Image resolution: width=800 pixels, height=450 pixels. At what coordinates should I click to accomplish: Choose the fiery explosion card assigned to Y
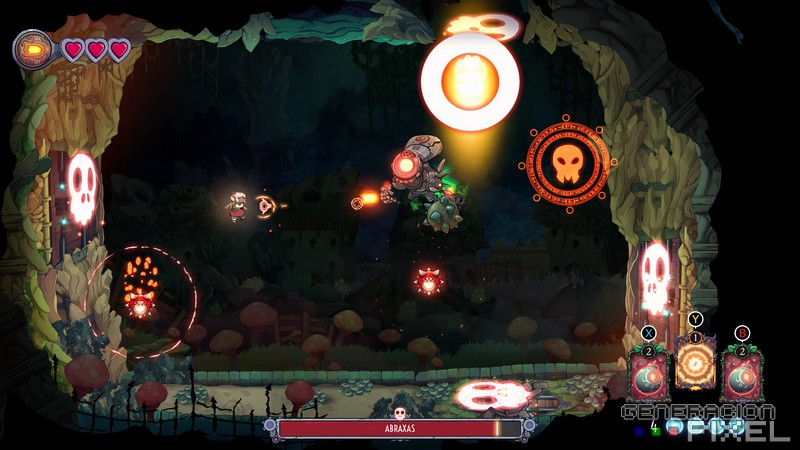click(x=694, y=363)
